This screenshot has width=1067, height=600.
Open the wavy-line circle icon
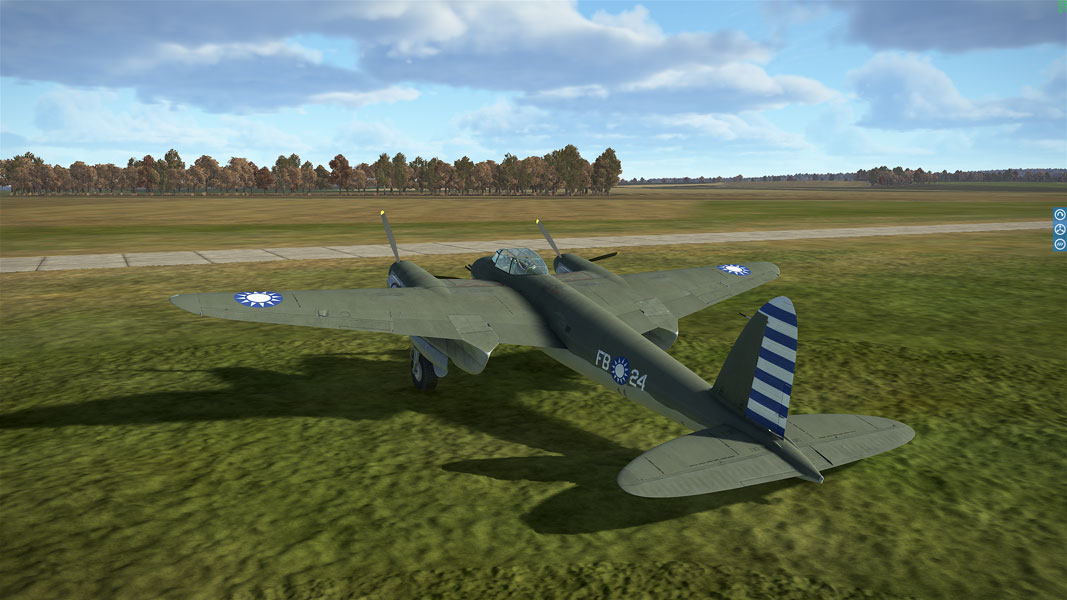pyautogui.click(x=1060, y=244)
